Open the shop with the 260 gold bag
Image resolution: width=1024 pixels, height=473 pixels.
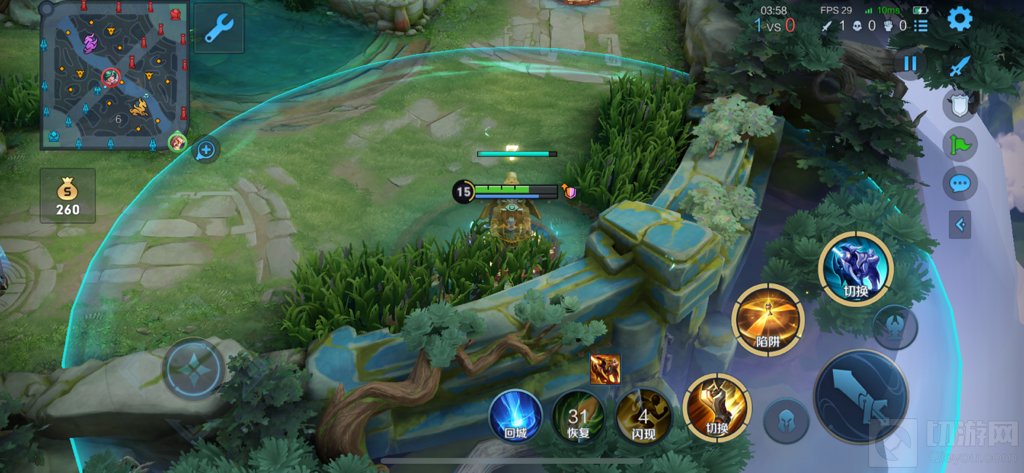[x=68, y=195]
